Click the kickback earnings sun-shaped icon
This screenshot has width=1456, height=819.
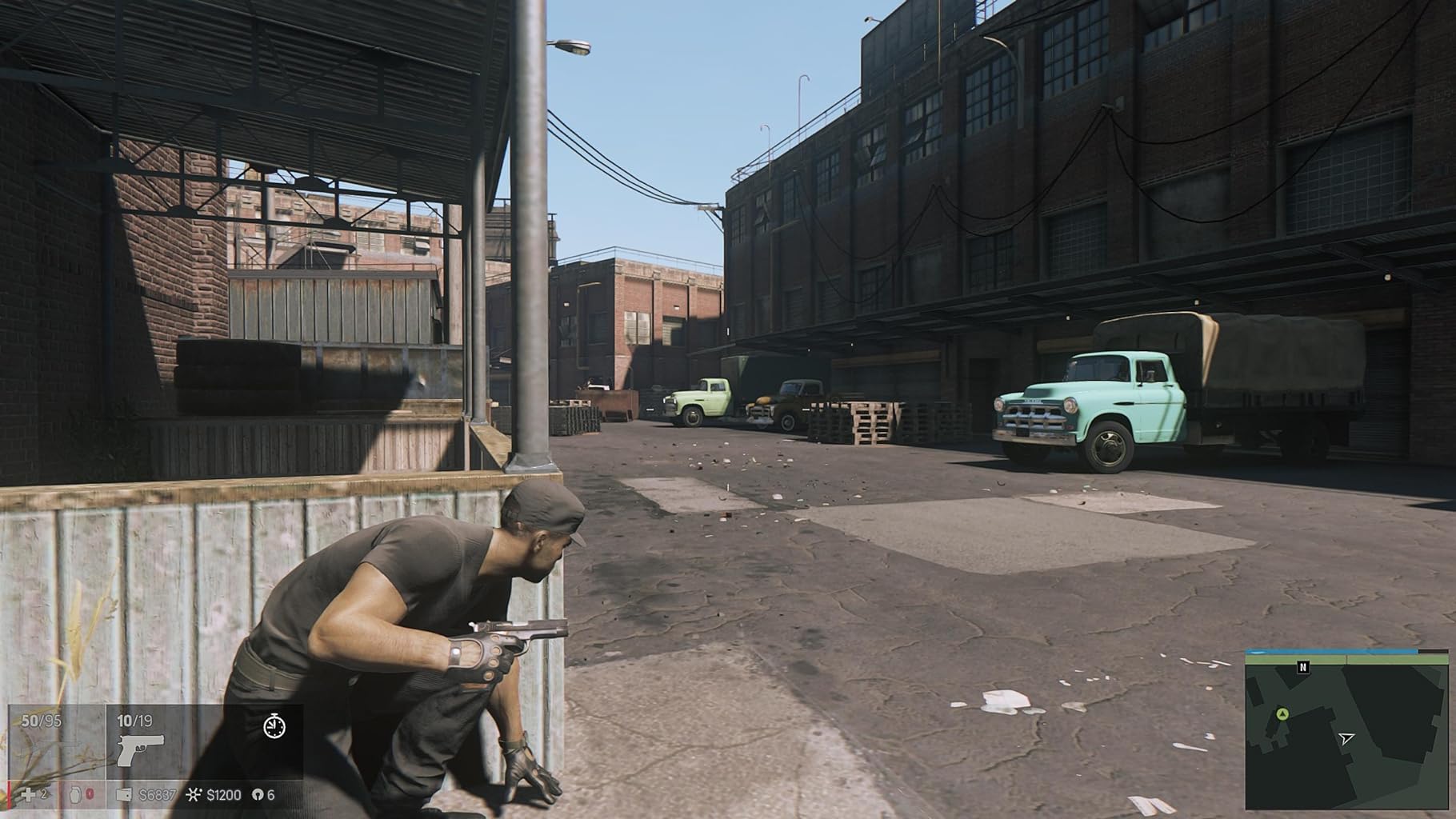(193, 794)
